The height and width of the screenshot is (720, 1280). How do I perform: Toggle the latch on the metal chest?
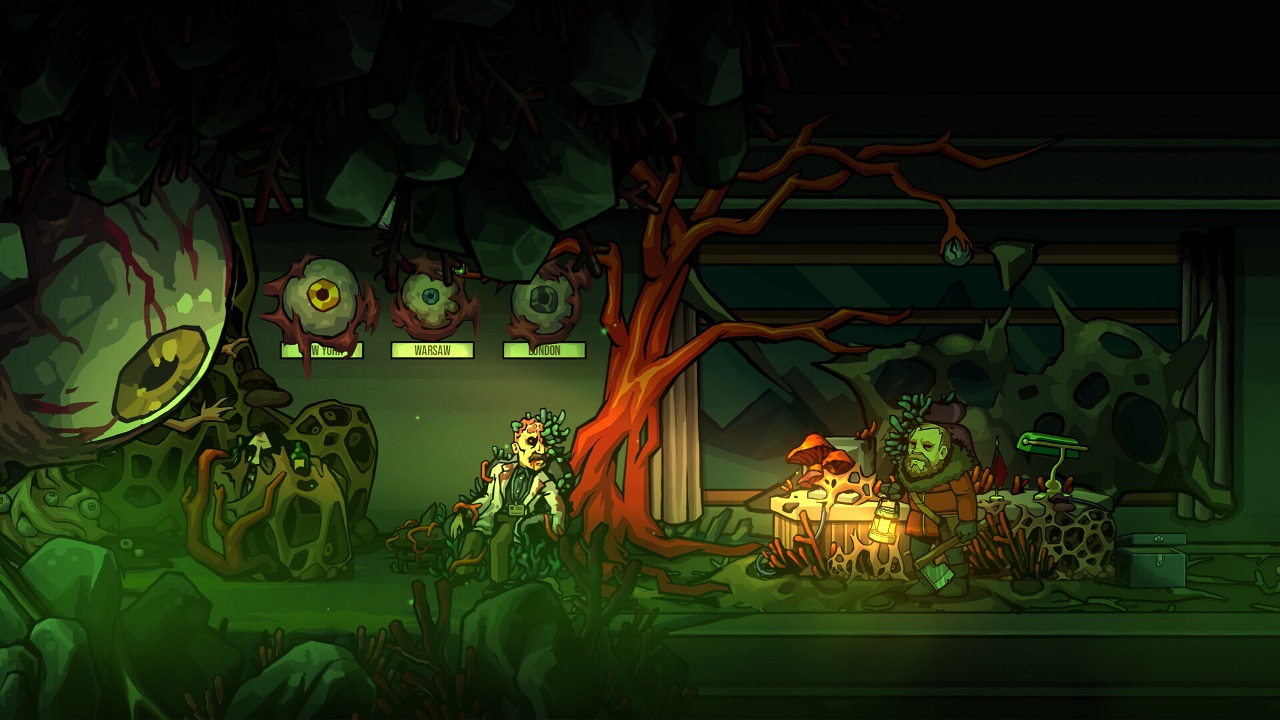(1160, 560)
